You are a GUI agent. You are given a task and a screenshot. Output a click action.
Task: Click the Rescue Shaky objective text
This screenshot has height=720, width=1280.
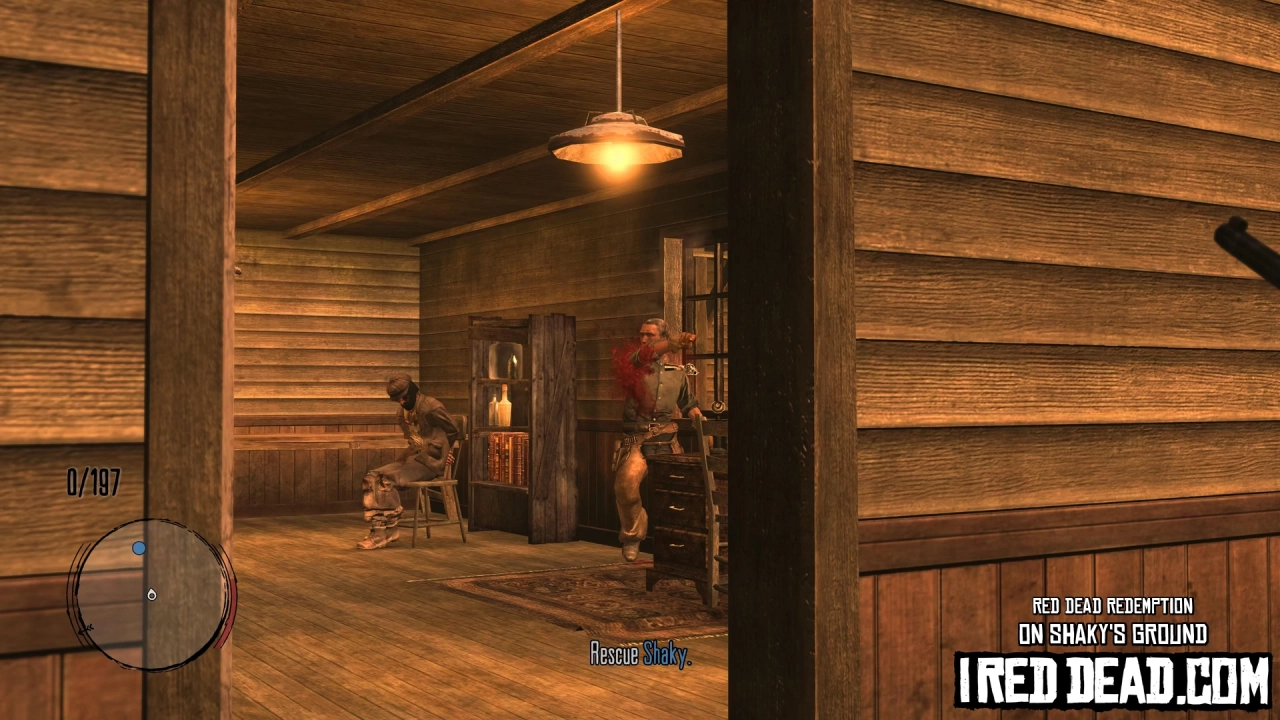coord(640,654)
